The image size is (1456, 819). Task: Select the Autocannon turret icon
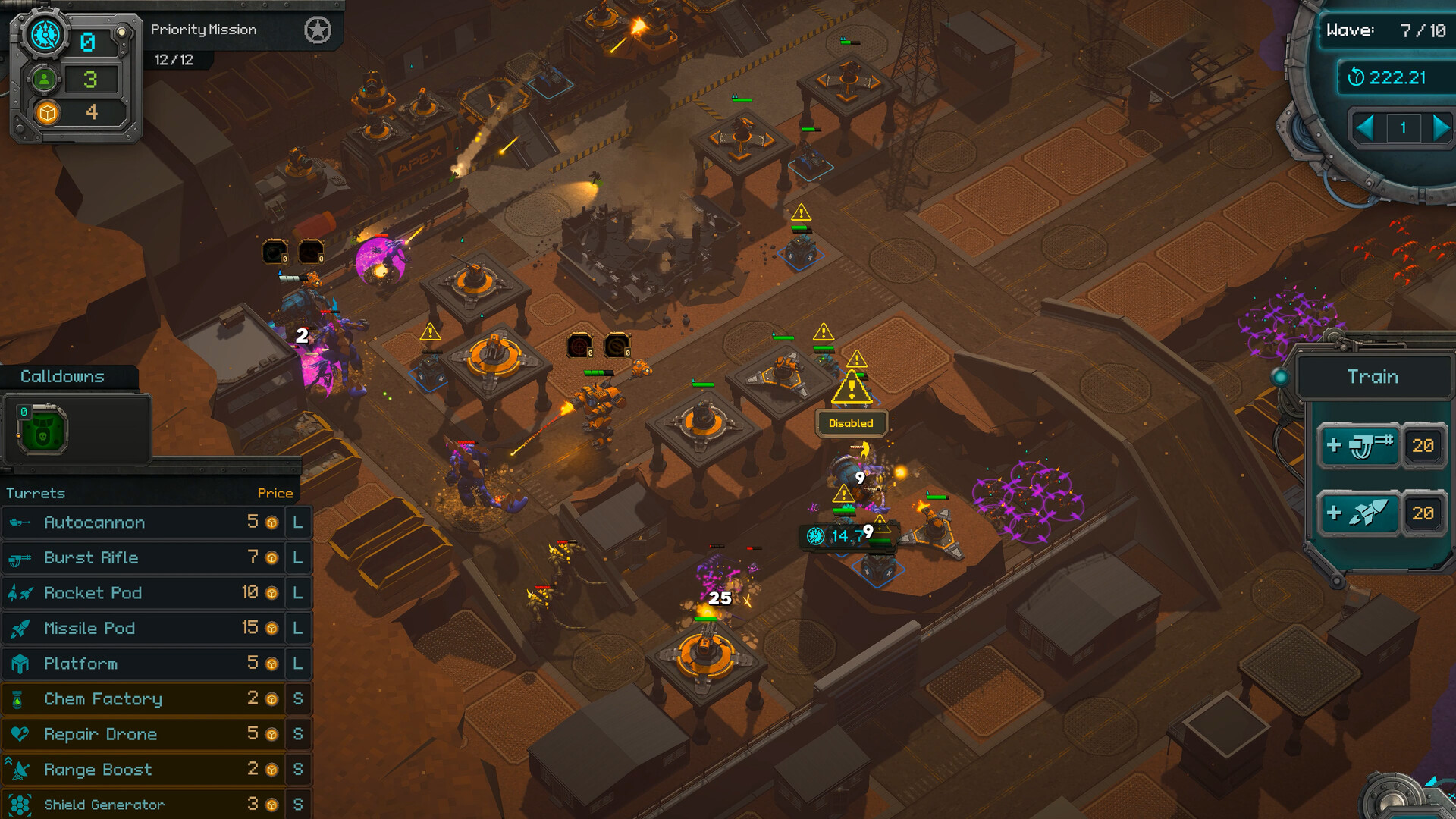[20, 522]
